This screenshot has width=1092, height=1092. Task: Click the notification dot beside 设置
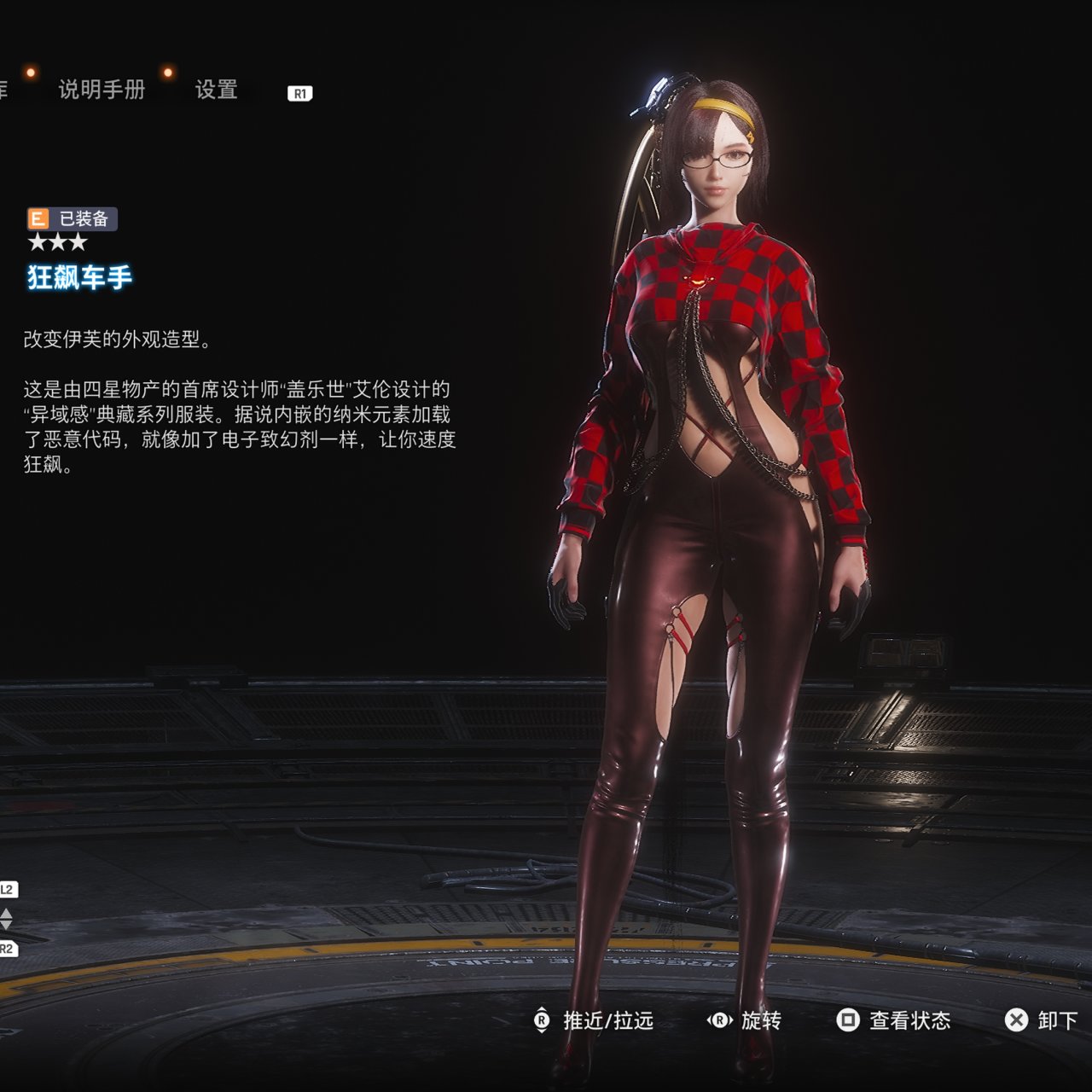[x=168, y=73]
